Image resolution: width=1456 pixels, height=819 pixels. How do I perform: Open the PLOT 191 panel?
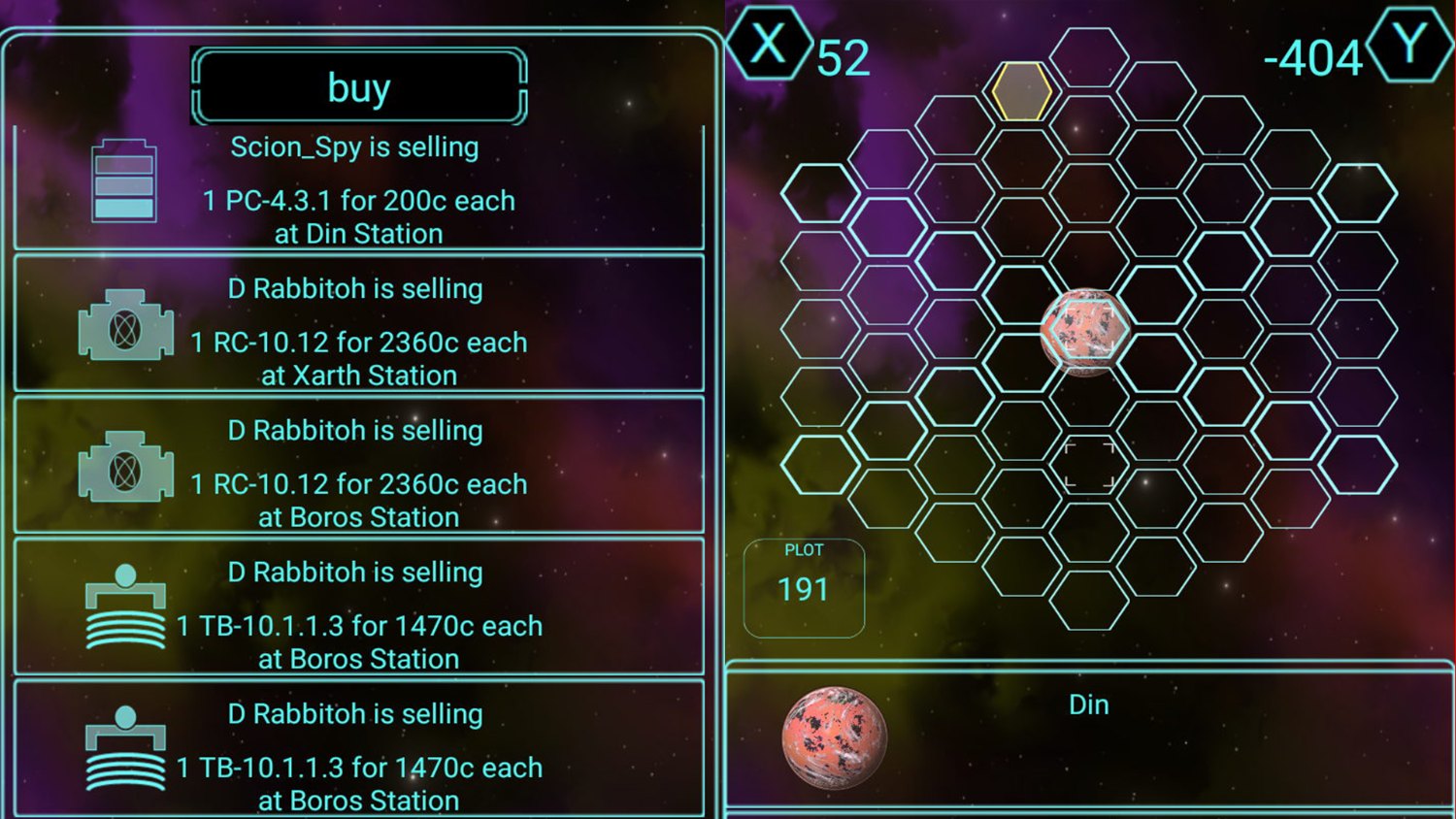tap(804, 586)
